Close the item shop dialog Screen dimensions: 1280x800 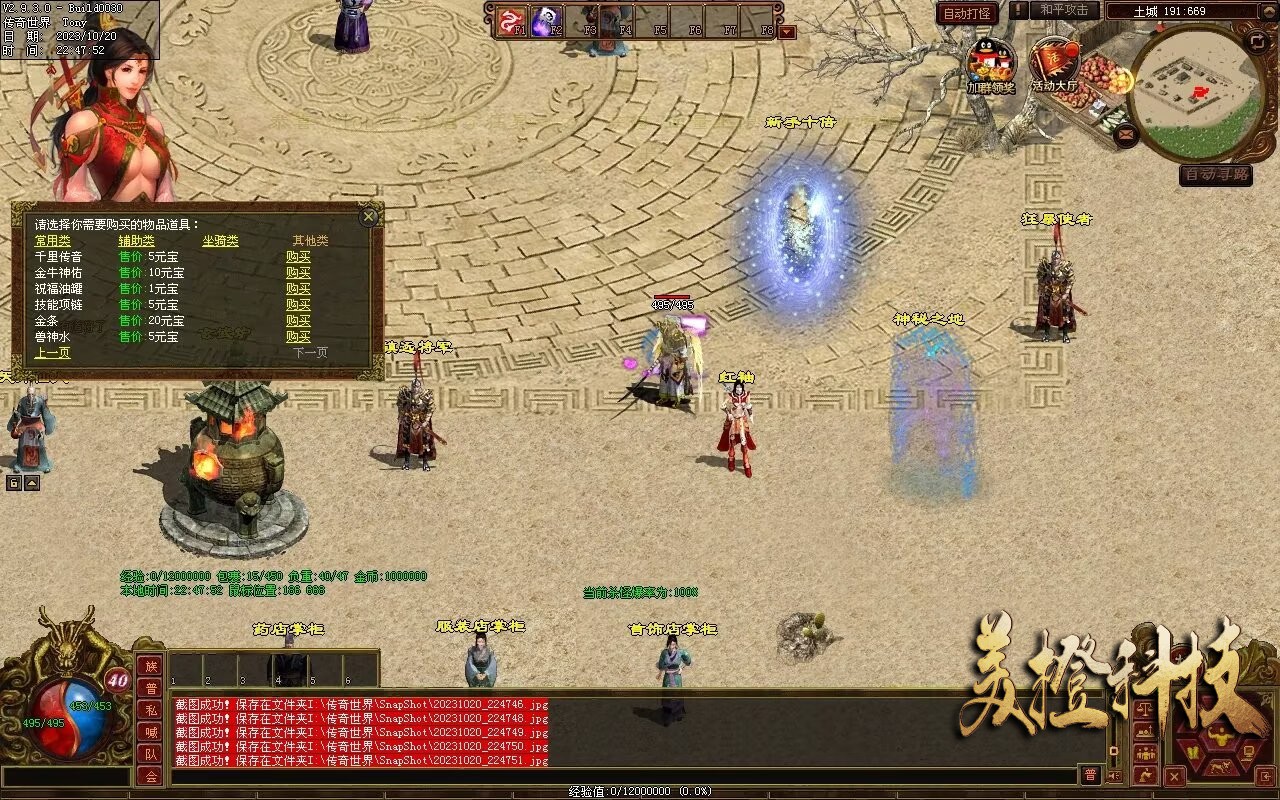pos(369,215)
